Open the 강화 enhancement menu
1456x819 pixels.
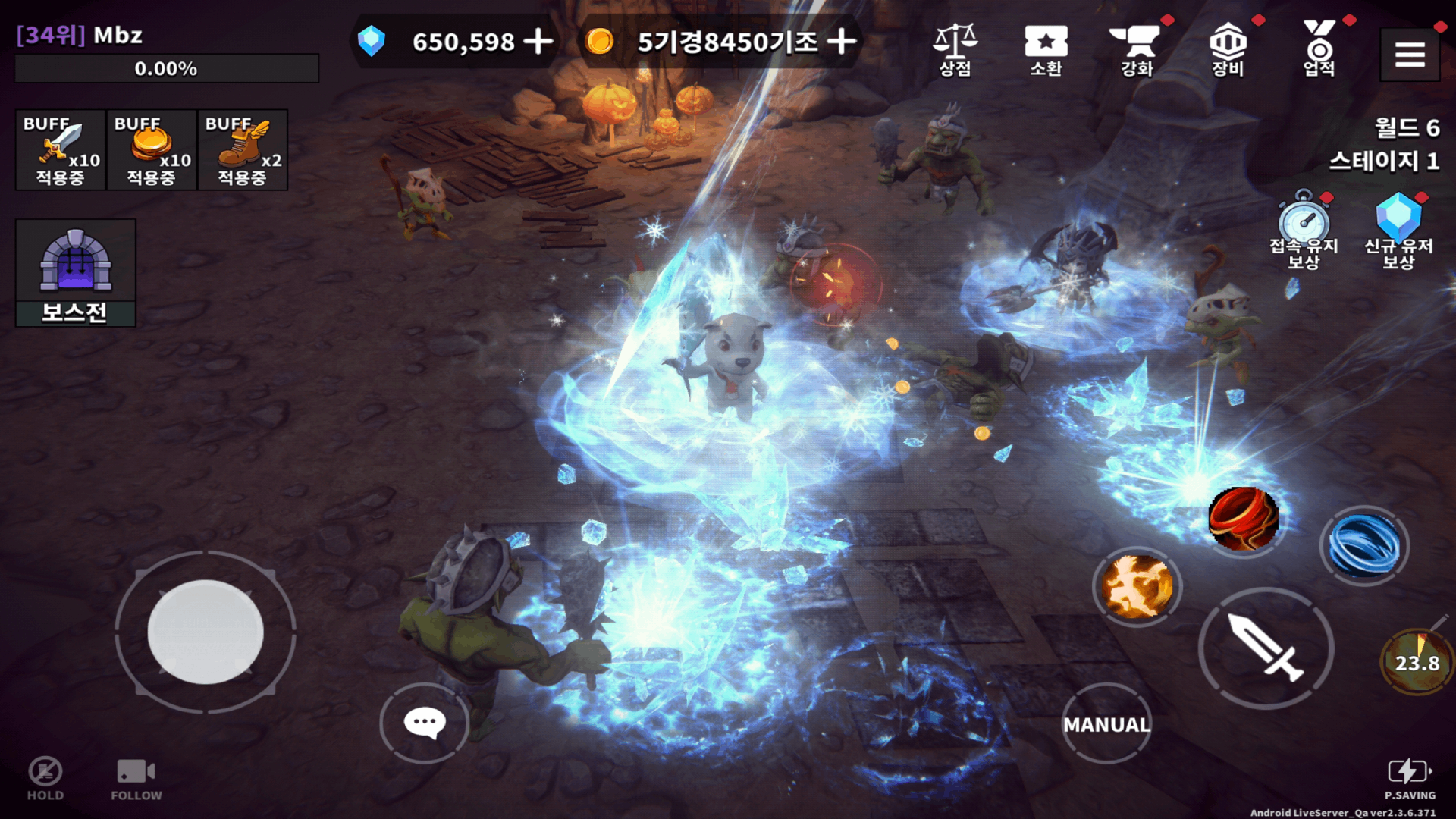pyautogui.click(x=1137, y=49)
